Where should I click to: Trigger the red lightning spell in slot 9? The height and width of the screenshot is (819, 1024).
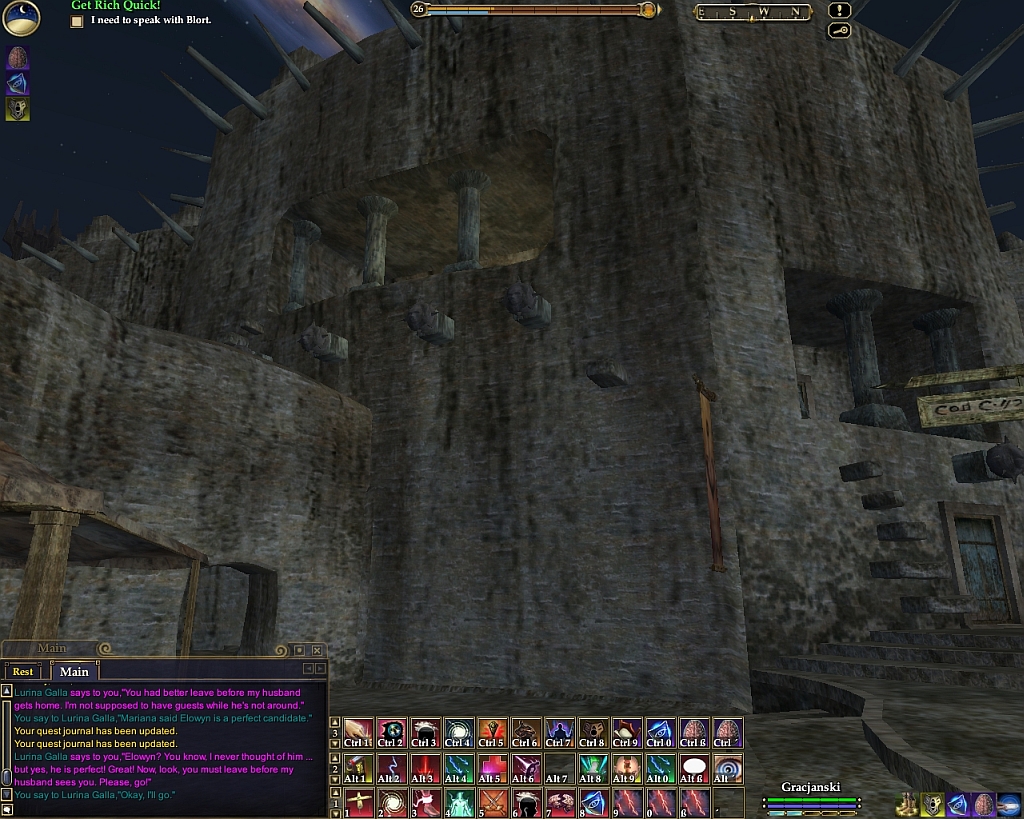627,803
